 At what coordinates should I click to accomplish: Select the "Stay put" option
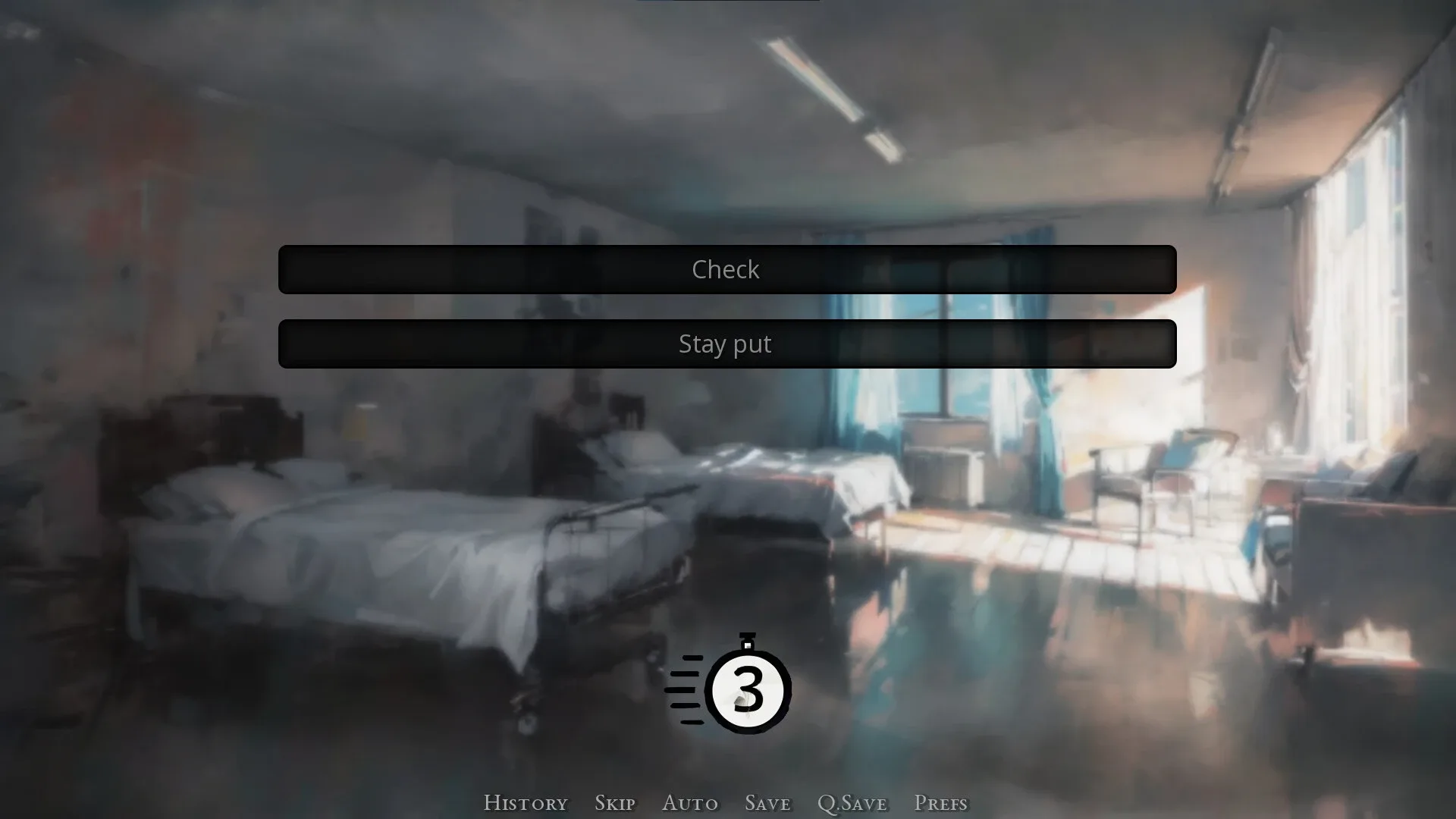pos(726,344)
